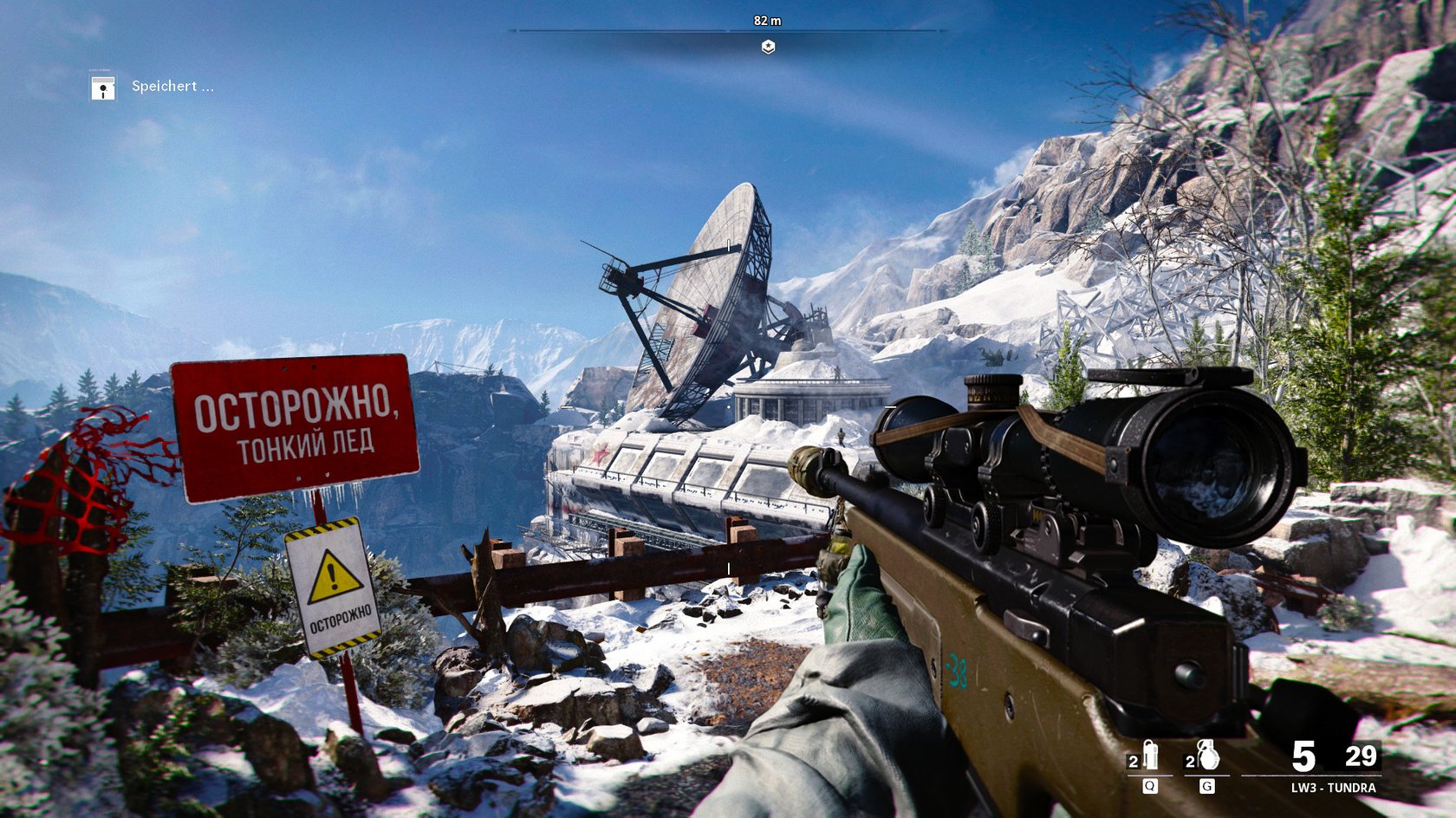The width and height of the screenshot is (1456, 818).
Task: Click the objective marker on the compass
Action: tap(768, 47)
